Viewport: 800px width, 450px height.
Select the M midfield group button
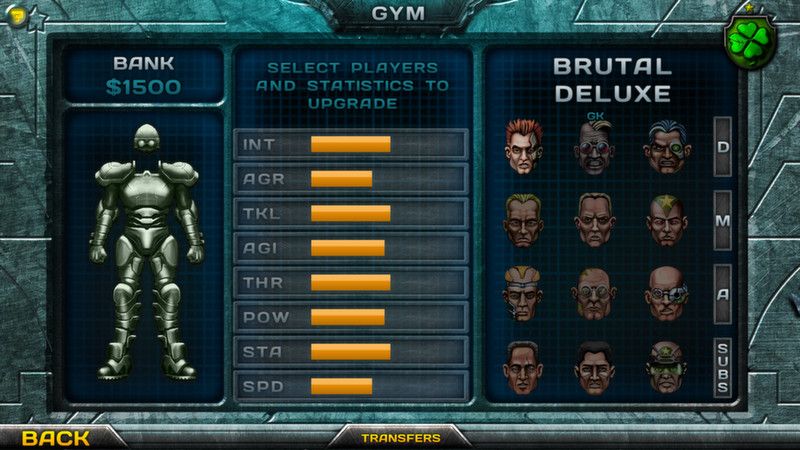coord(722,220)
